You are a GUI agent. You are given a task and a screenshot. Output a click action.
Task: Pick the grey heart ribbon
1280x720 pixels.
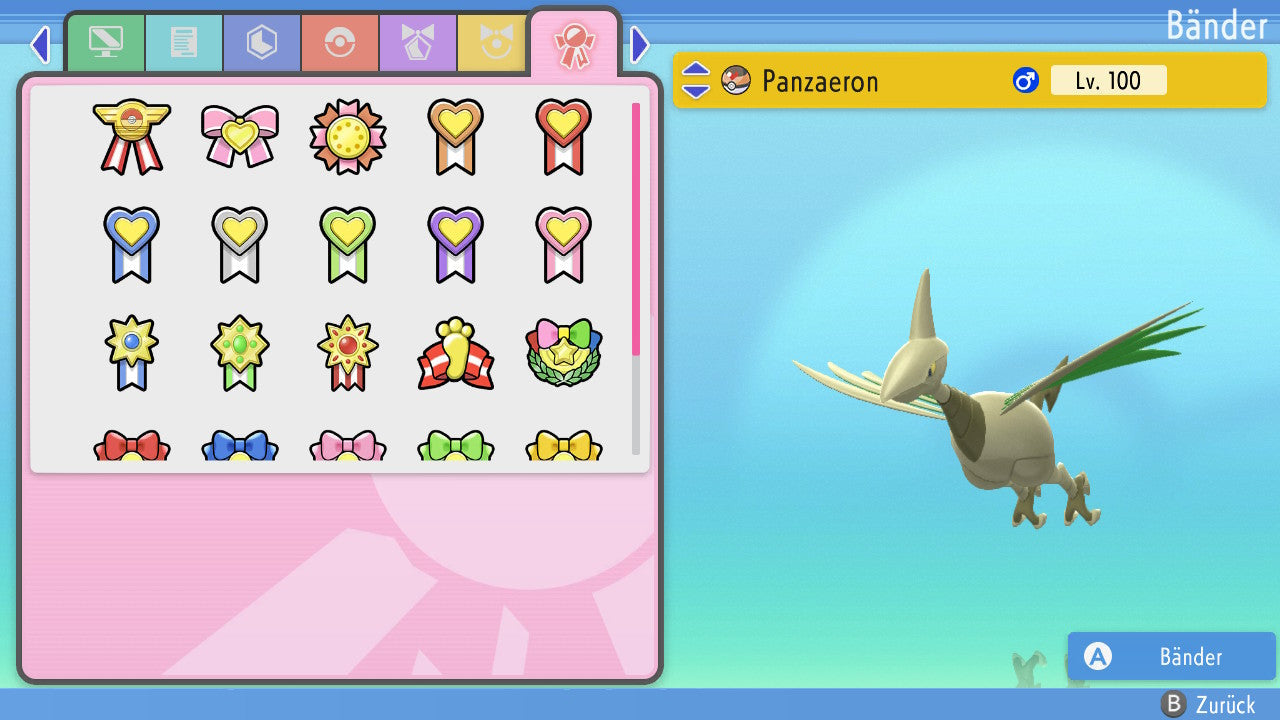(x=240, y=244)
